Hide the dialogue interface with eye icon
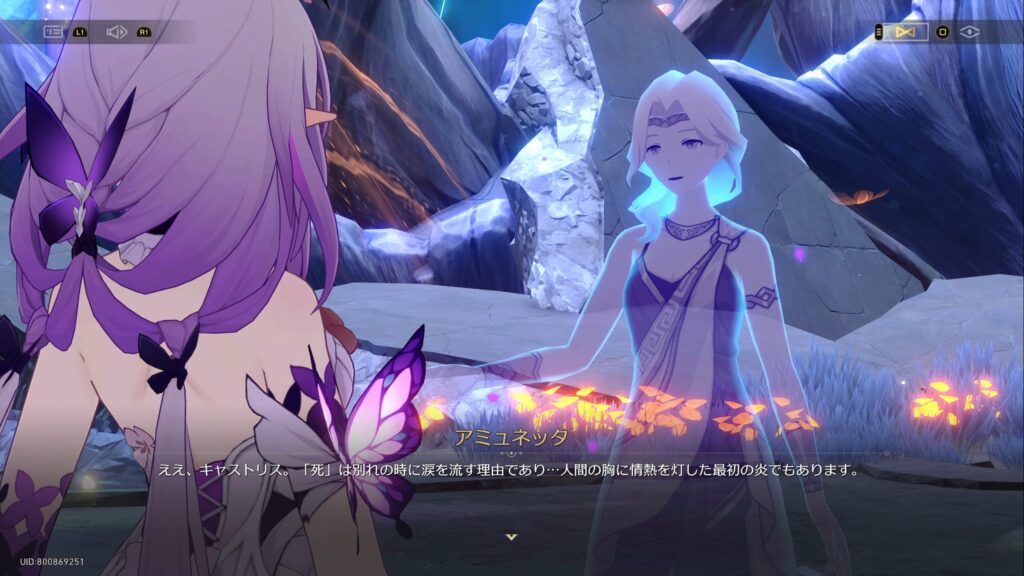 [x=969, y=32]
